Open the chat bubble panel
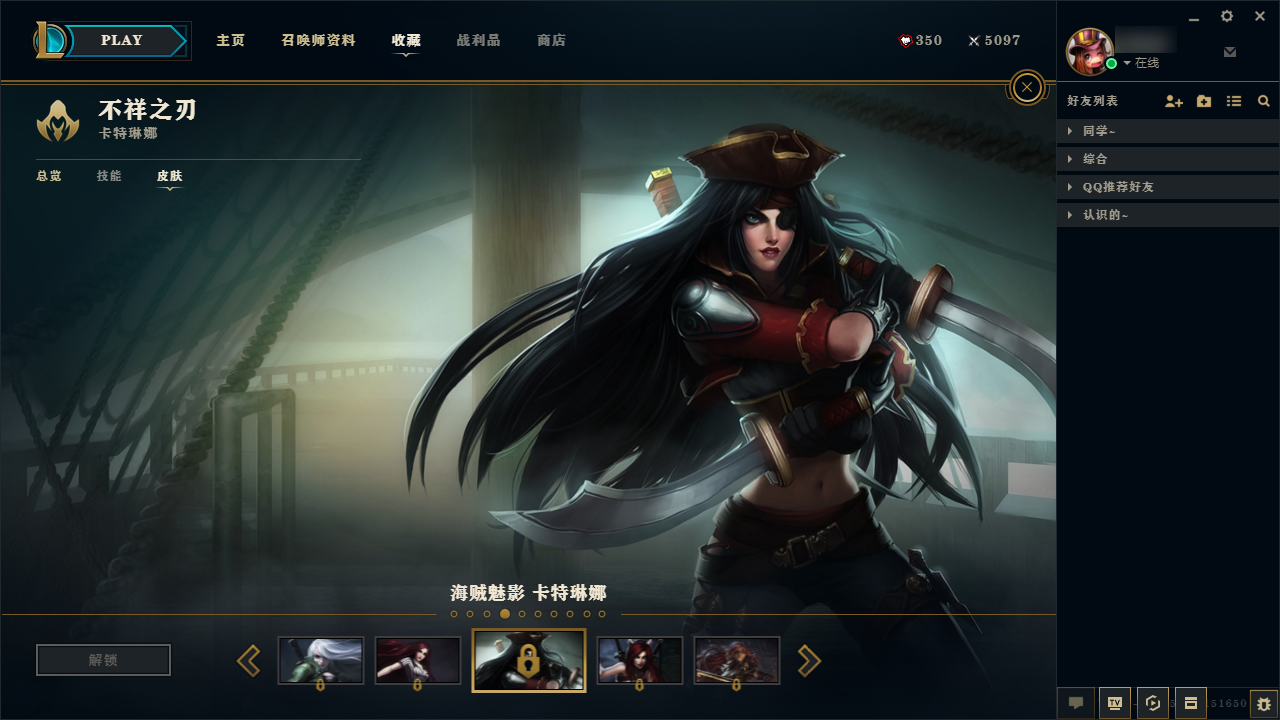Screen dimensions: 1280x720 (1076, 703)
